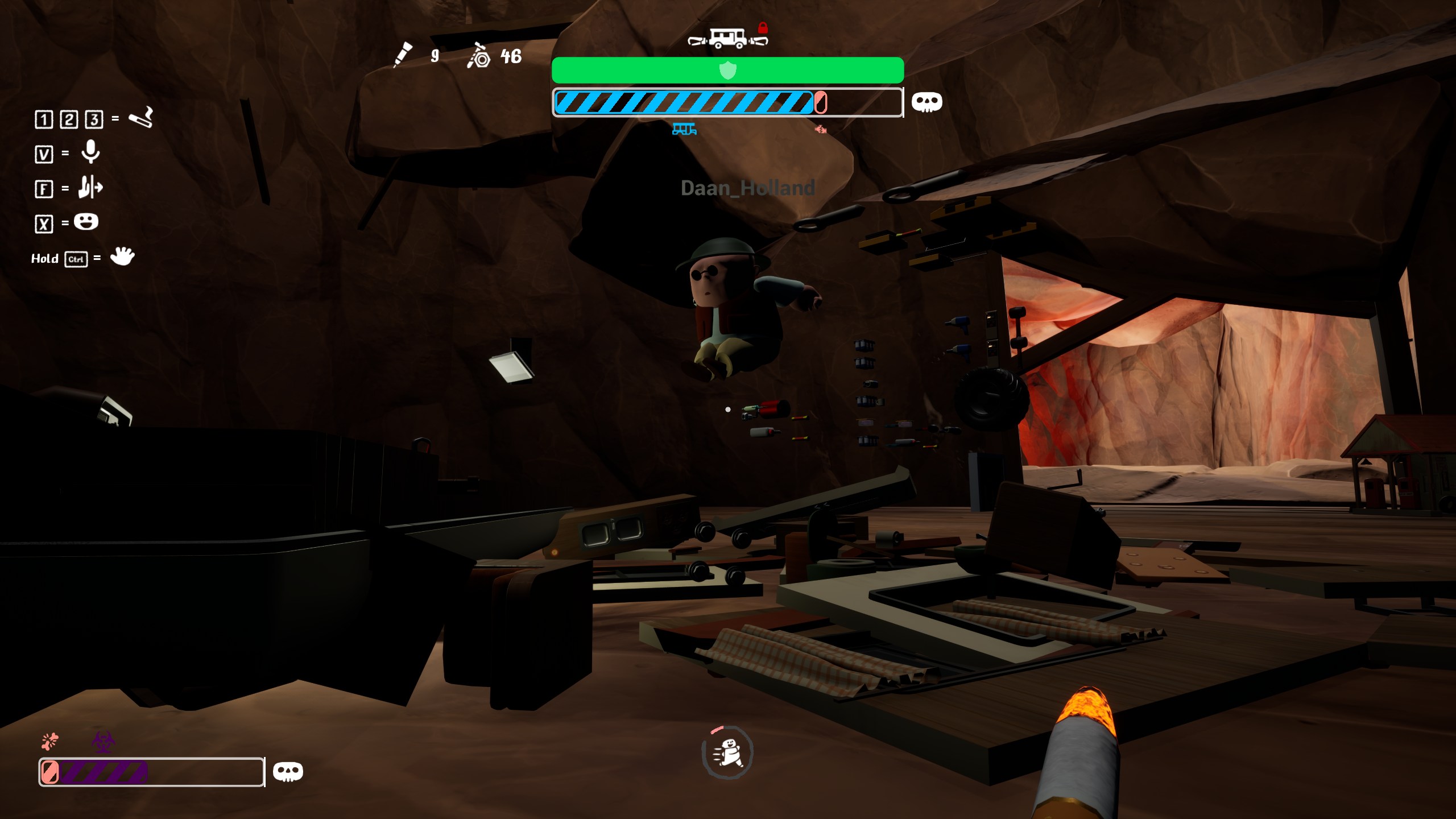This screenshot has width=1456, height=819.
Task: Click the hand push icon
Action: [90, 187]
